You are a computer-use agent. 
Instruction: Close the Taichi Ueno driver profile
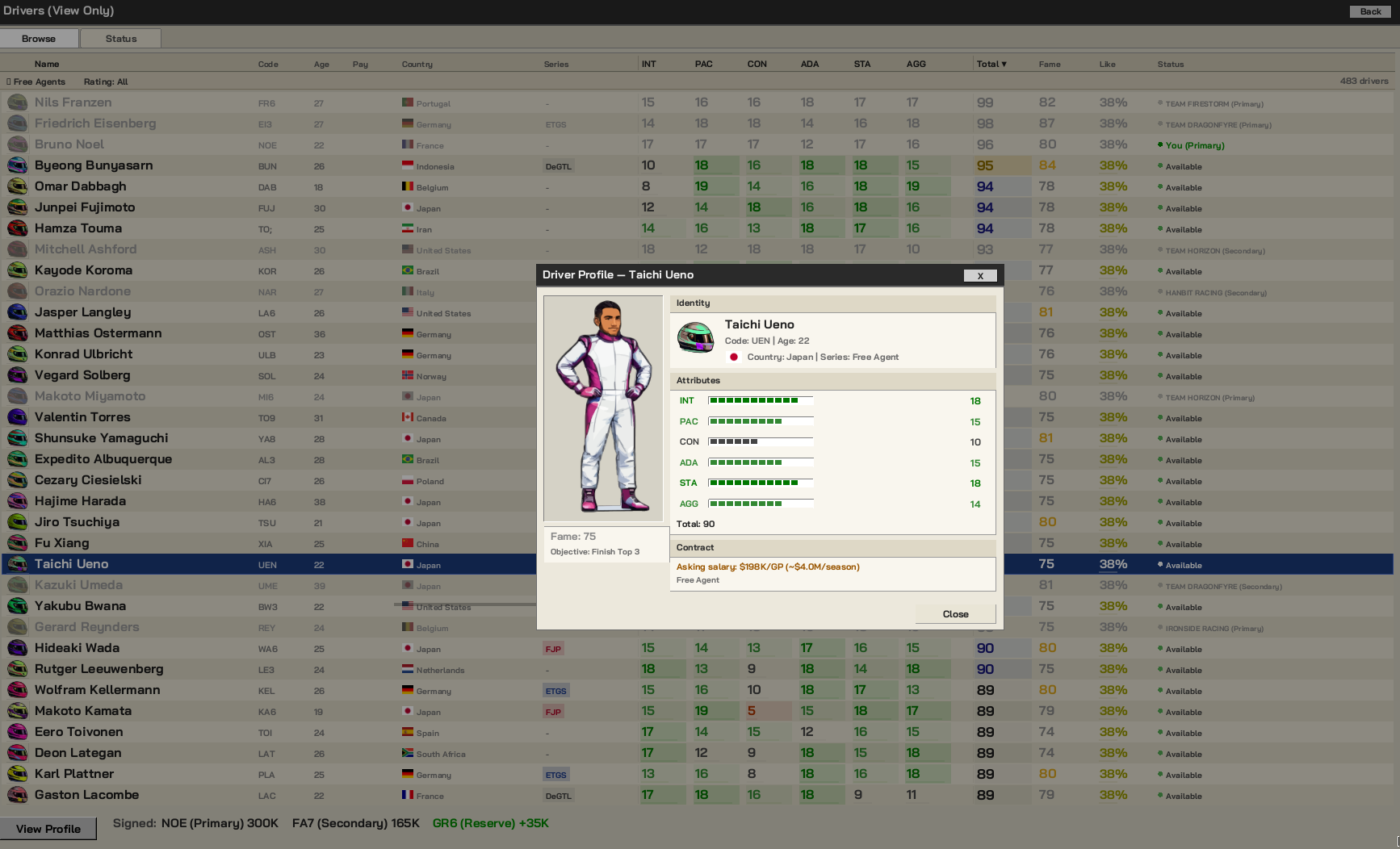955,614
